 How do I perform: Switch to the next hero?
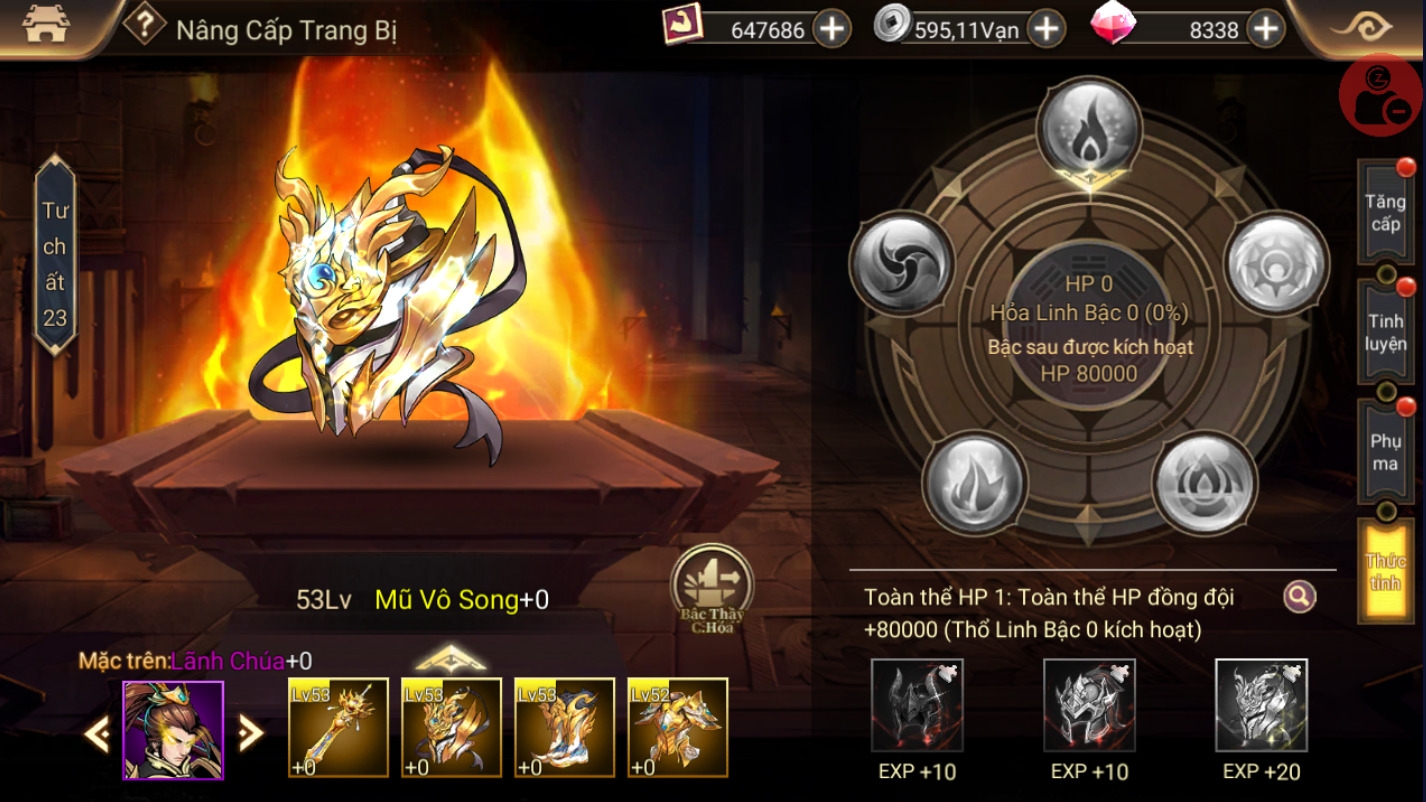click(250, 735)
